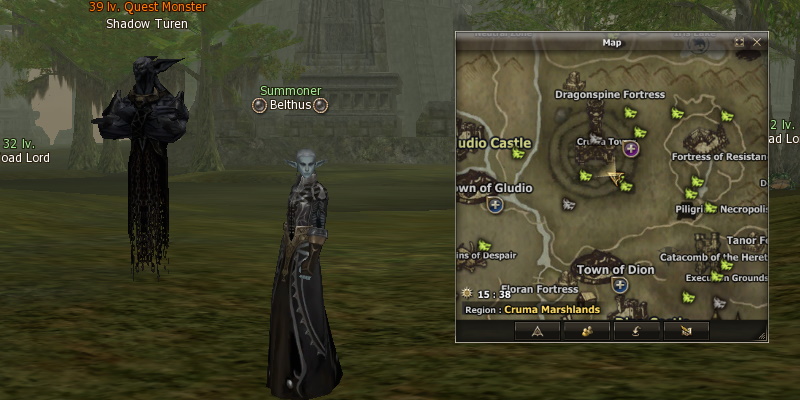
Task: Click the first map toolbar button with triangle icon
Action: point(537,330)
